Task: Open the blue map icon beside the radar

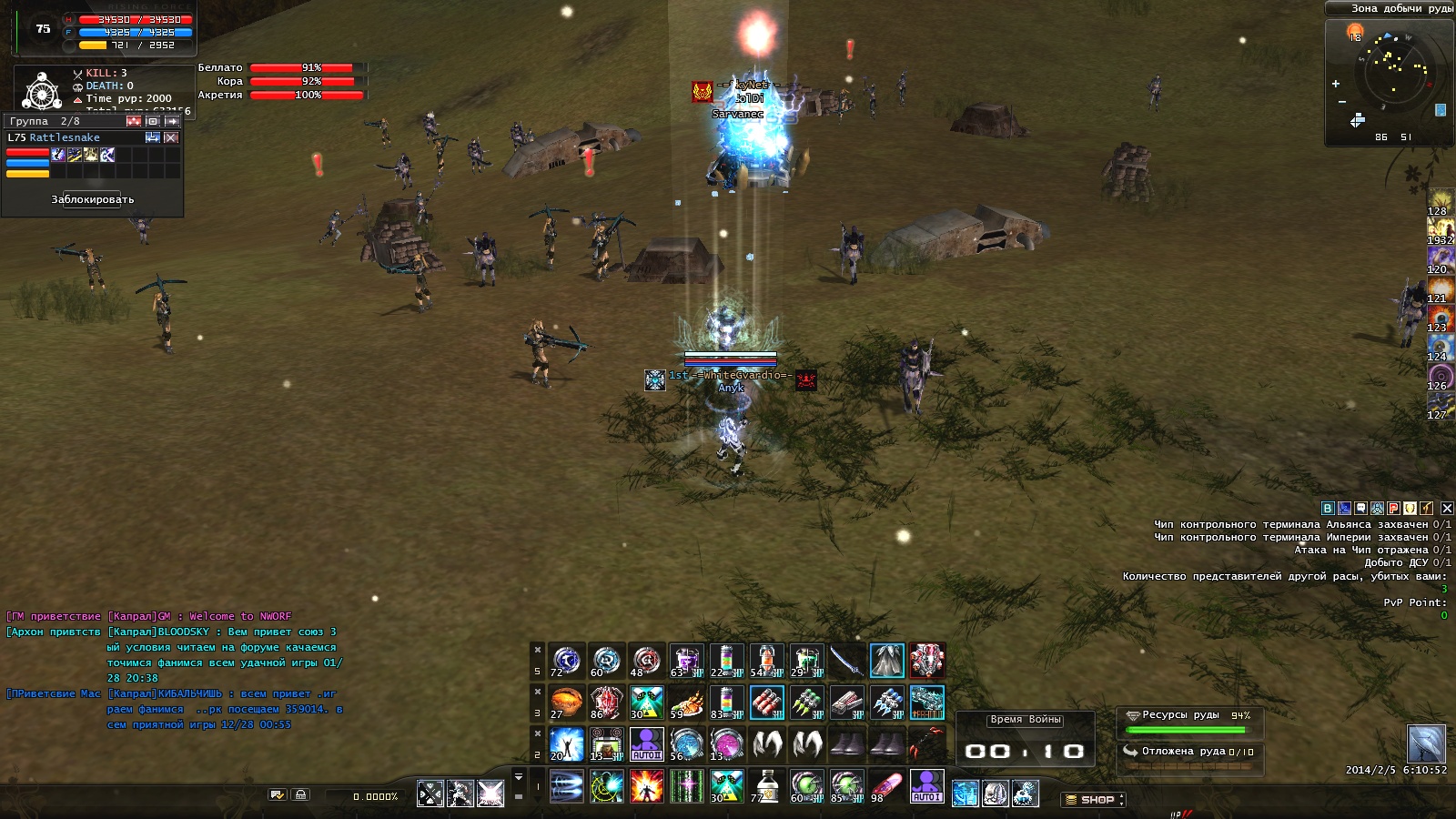Action: [x=1441, y=110]
